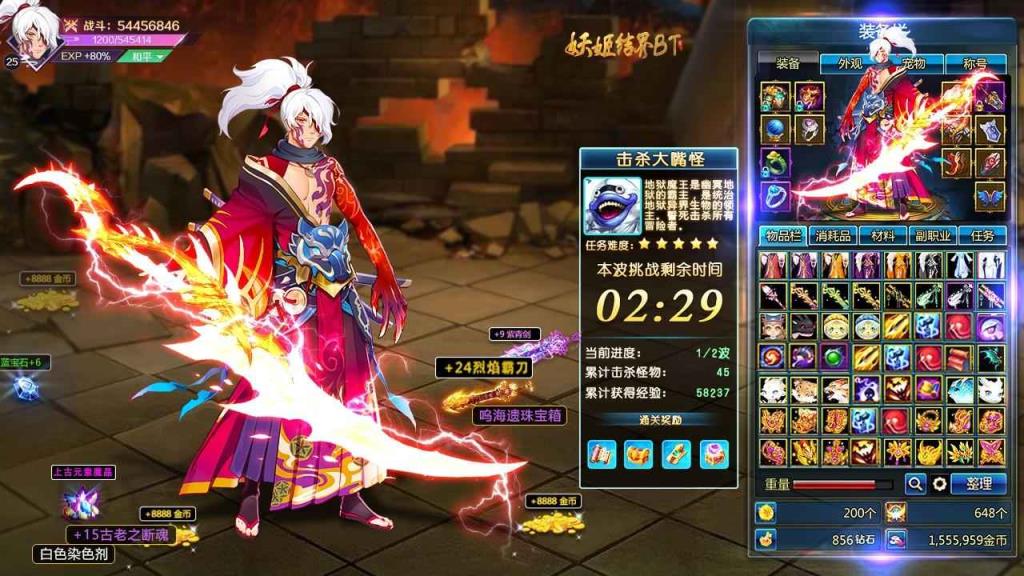Open the 宠物 pet tab
This screenshot has width=1024, height=576.
click(x=913, y=63)
